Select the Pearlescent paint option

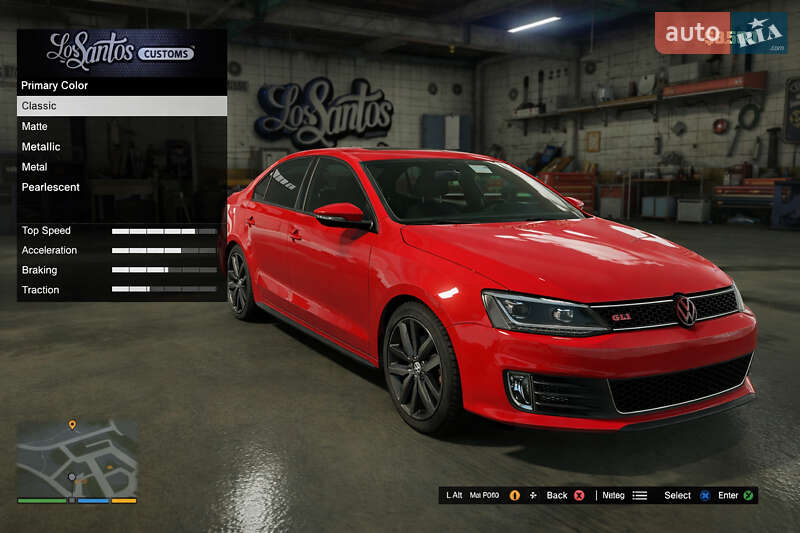point(121,187)
